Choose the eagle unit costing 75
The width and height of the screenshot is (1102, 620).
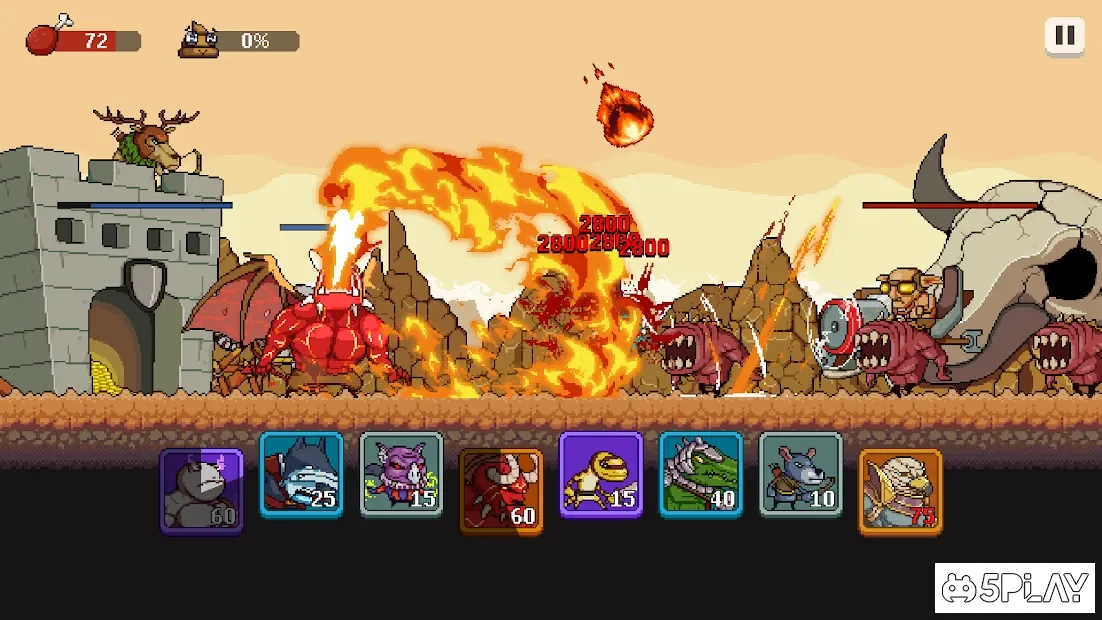click(900, 491)
